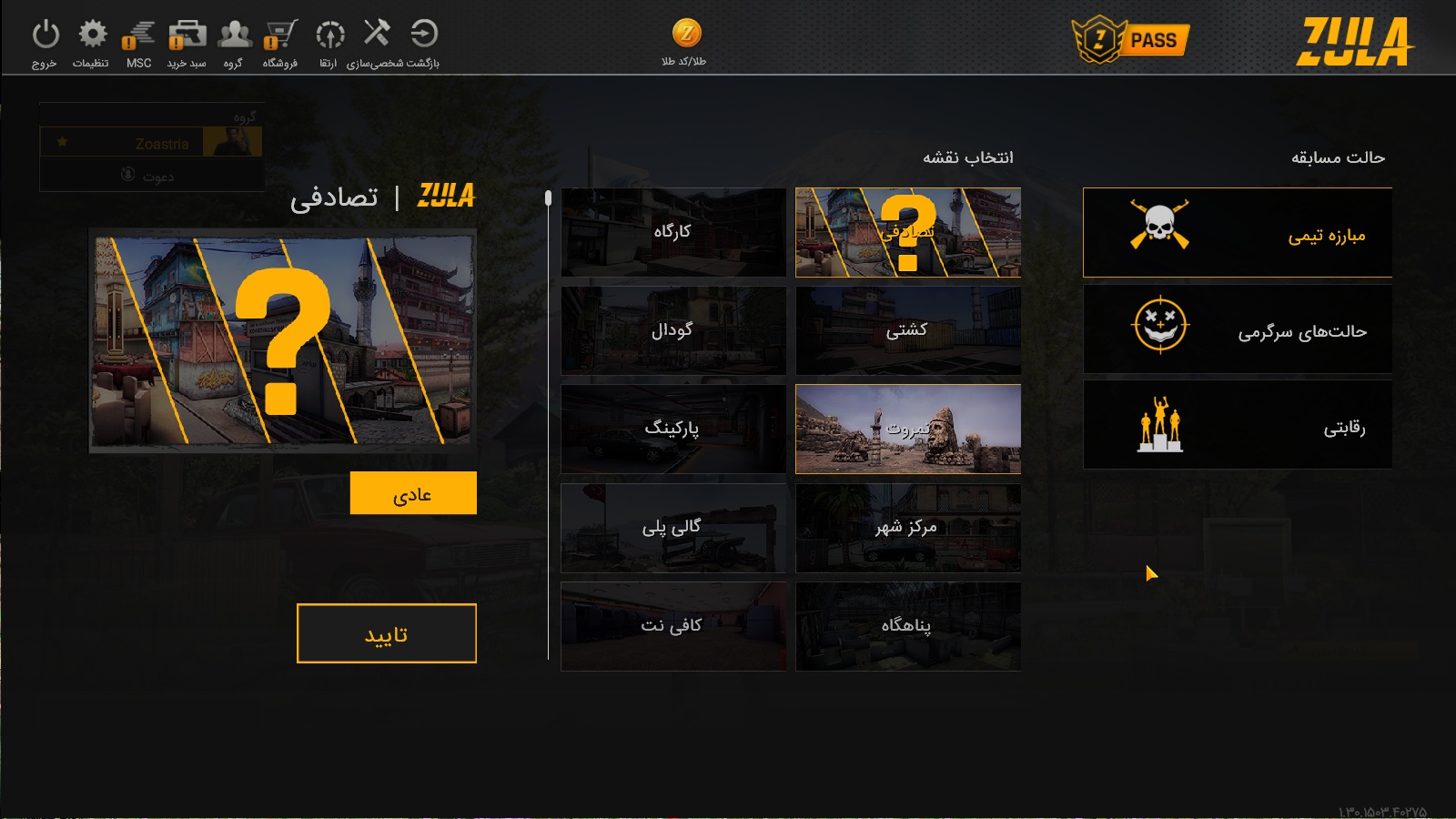The height and width of the screenshot is (819, 1456).
Task: Choose the کارگاه map tile
Action: [673, 232]
